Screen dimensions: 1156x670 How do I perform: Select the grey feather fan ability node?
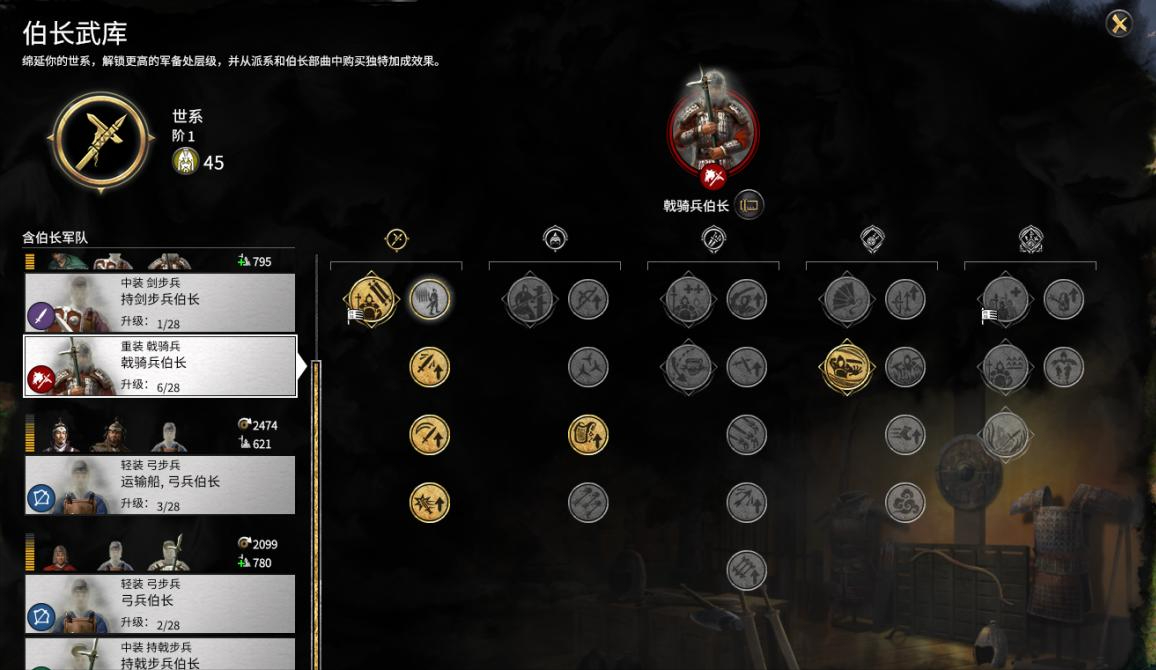pos(846,299)
